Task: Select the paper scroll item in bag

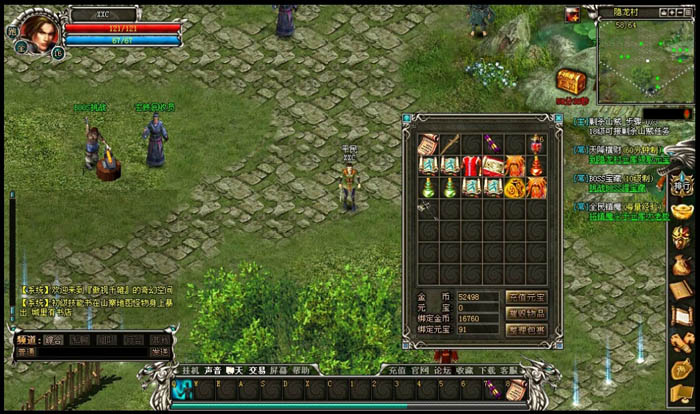Action: [428, 144]
